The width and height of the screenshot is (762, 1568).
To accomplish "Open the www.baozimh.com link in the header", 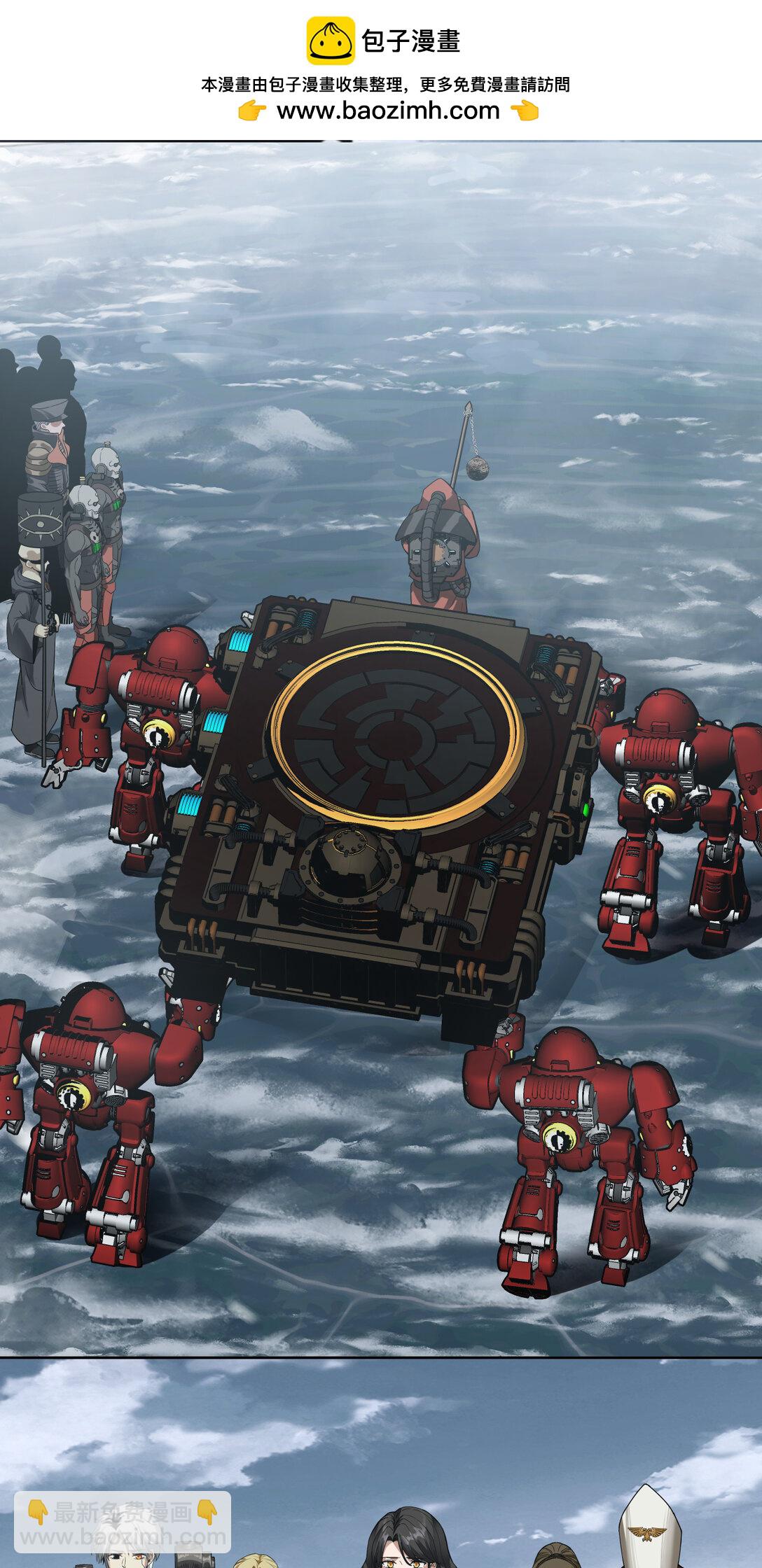I will 388,111.
